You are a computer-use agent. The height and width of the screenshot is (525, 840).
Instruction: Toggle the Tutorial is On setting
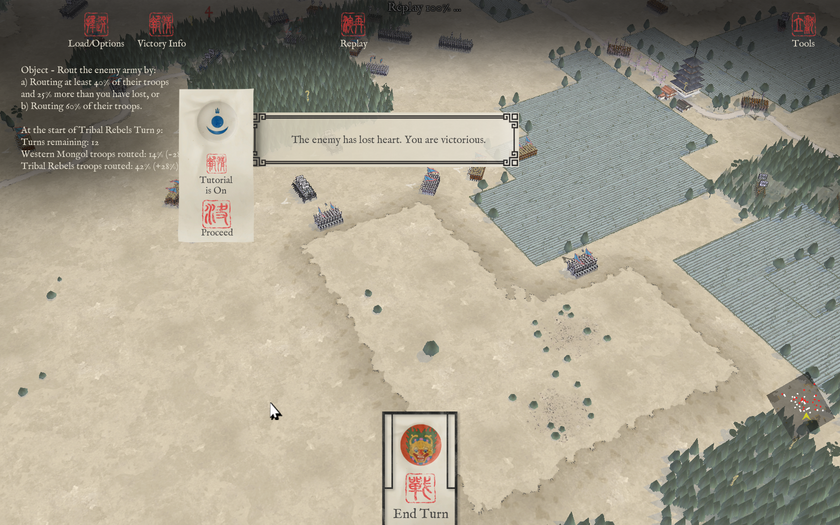(x=216, y=170)
